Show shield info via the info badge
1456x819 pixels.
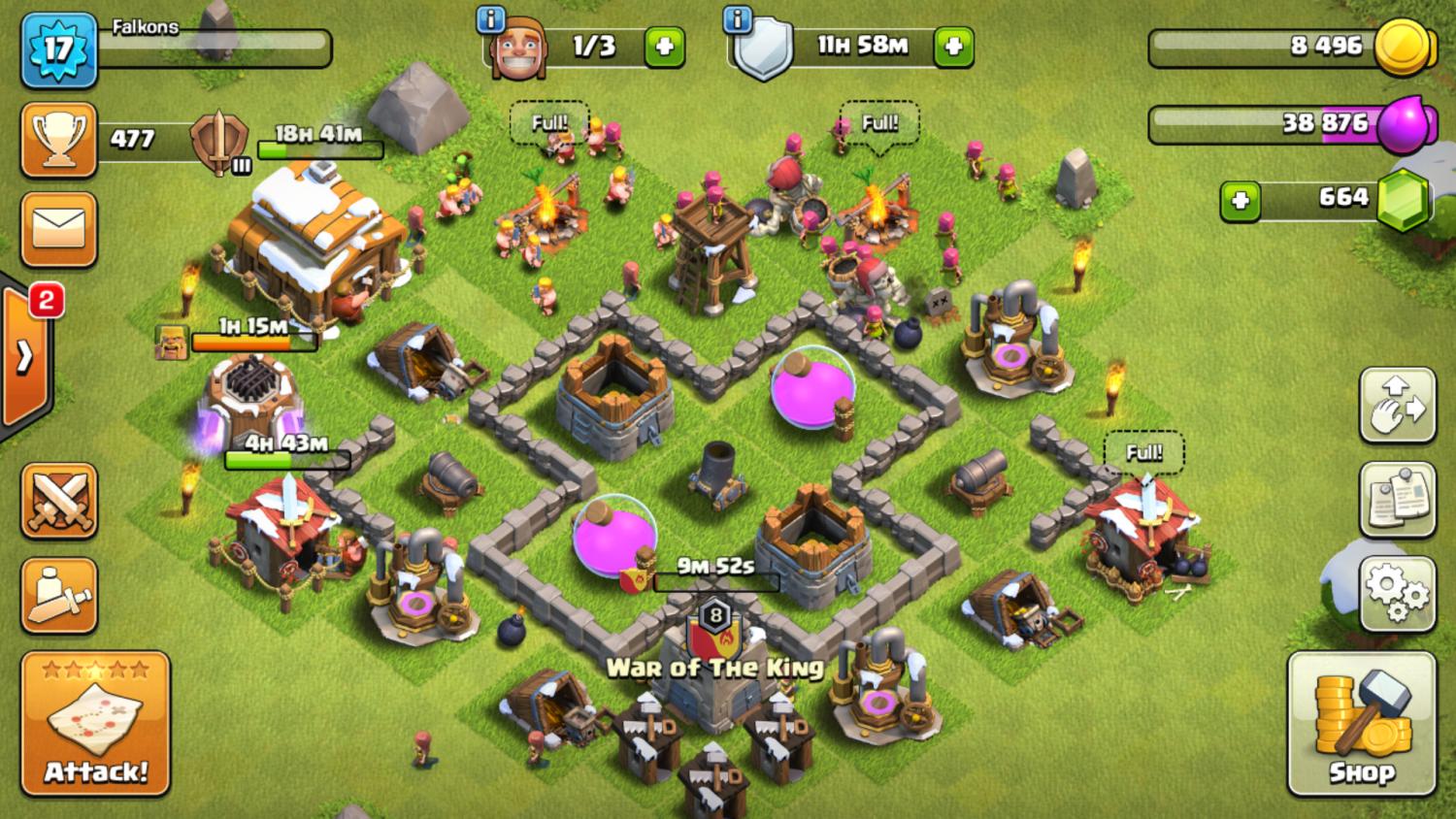pos(739,18)
